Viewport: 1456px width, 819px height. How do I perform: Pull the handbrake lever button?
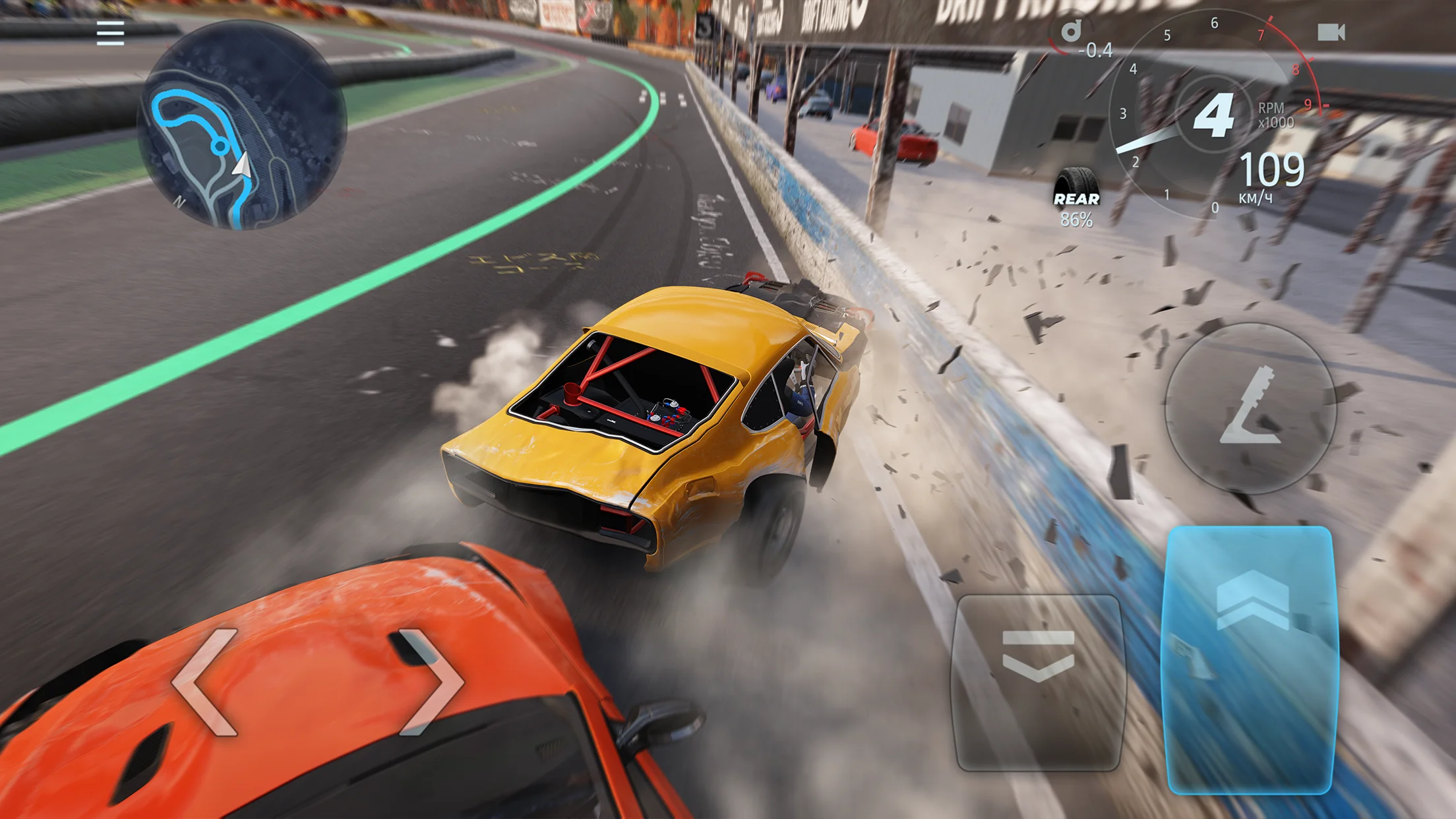(x=1250, y=408)
